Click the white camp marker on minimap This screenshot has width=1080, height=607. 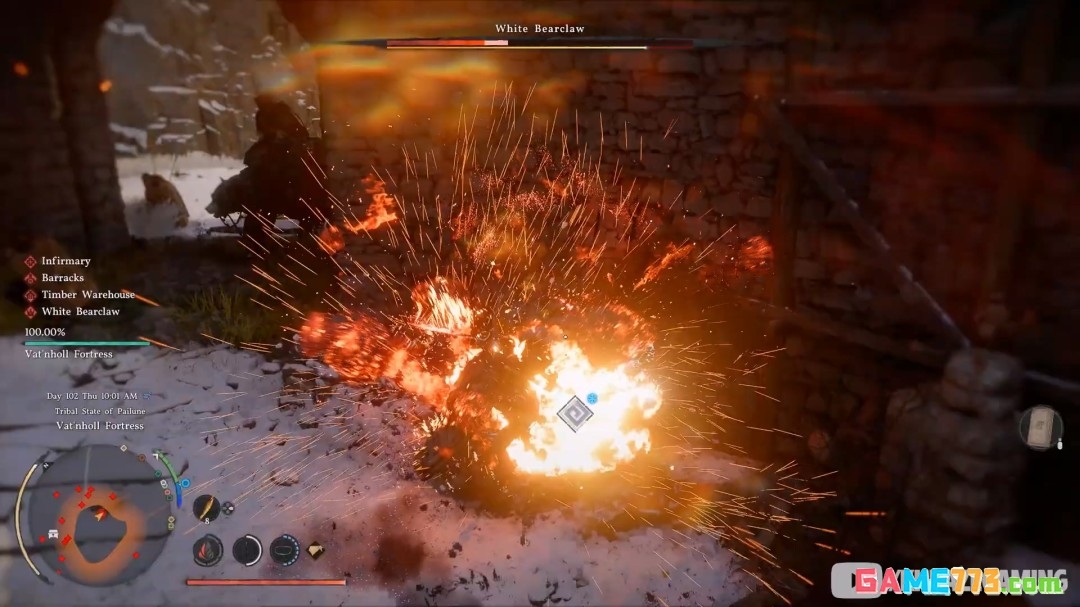click(x=51, y=535)
